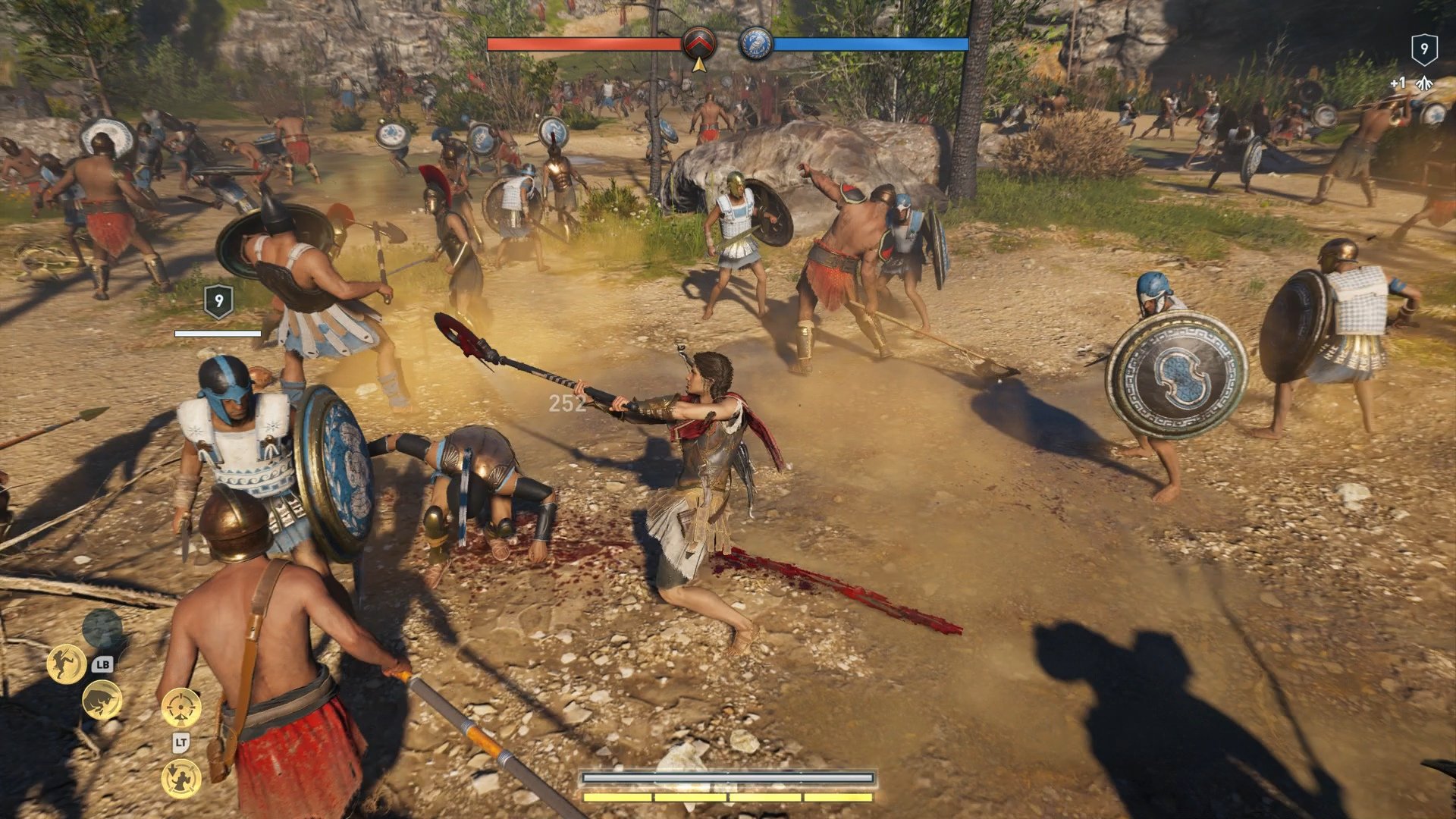Click the Spartan helmet emblem on the battle meter
Screen dimensions: 1456x819
pyautogui.click(x=700, y=43)
